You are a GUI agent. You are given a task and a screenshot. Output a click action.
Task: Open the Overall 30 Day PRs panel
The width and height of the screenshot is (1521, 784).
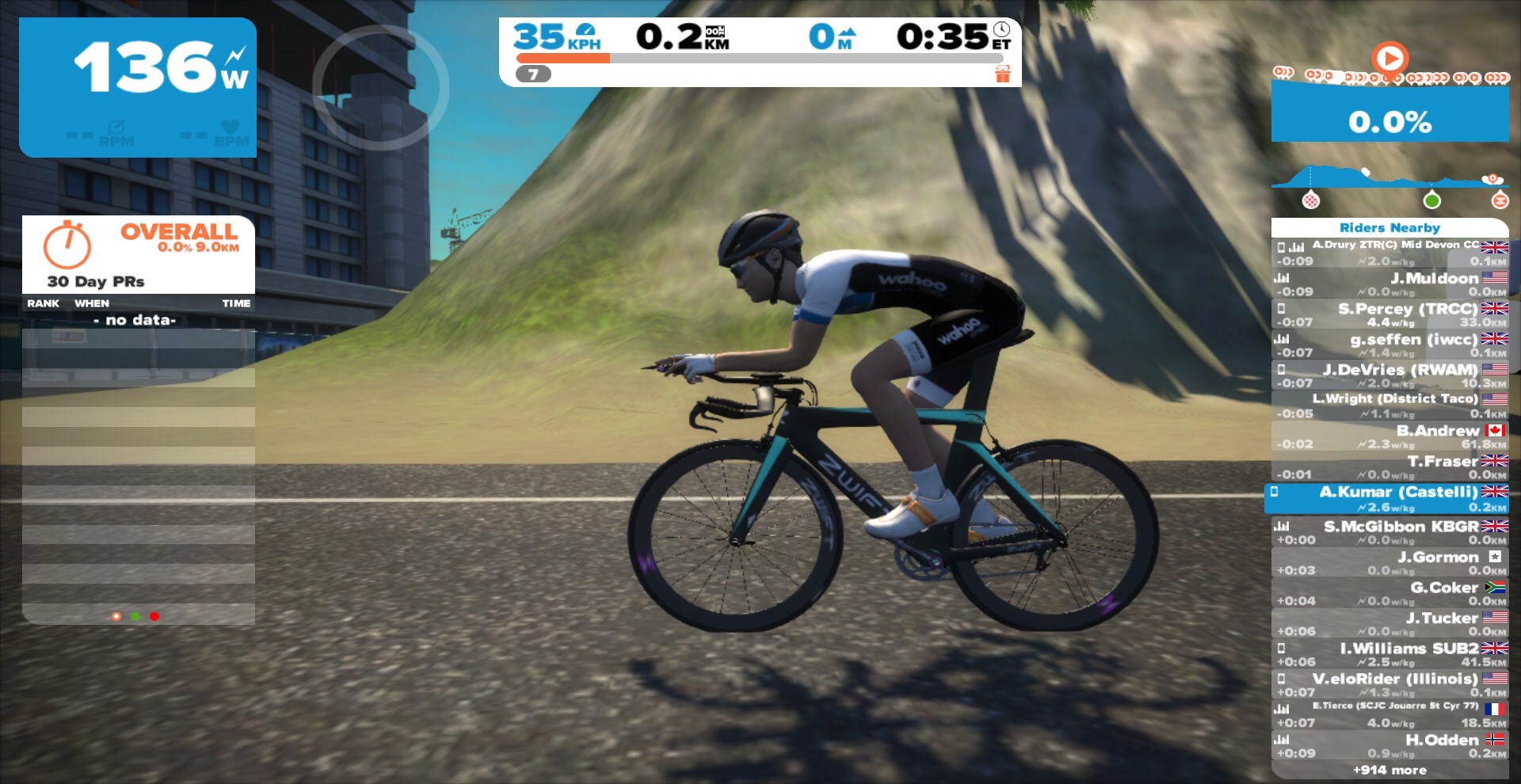[139, 254]
